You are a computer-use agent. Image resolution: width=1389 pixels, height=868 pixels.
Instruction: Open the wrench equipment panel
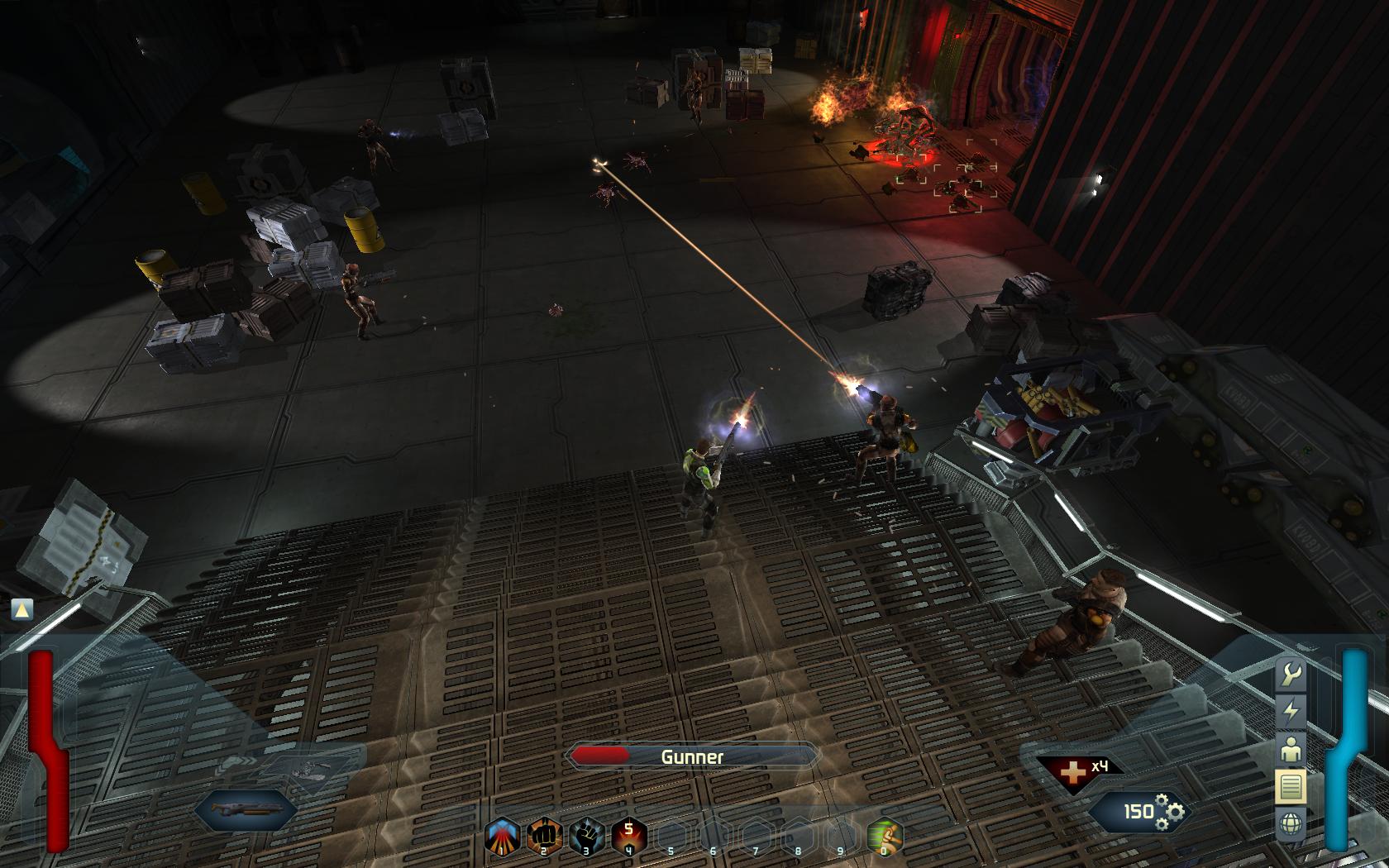click(x=1291, y=675)
